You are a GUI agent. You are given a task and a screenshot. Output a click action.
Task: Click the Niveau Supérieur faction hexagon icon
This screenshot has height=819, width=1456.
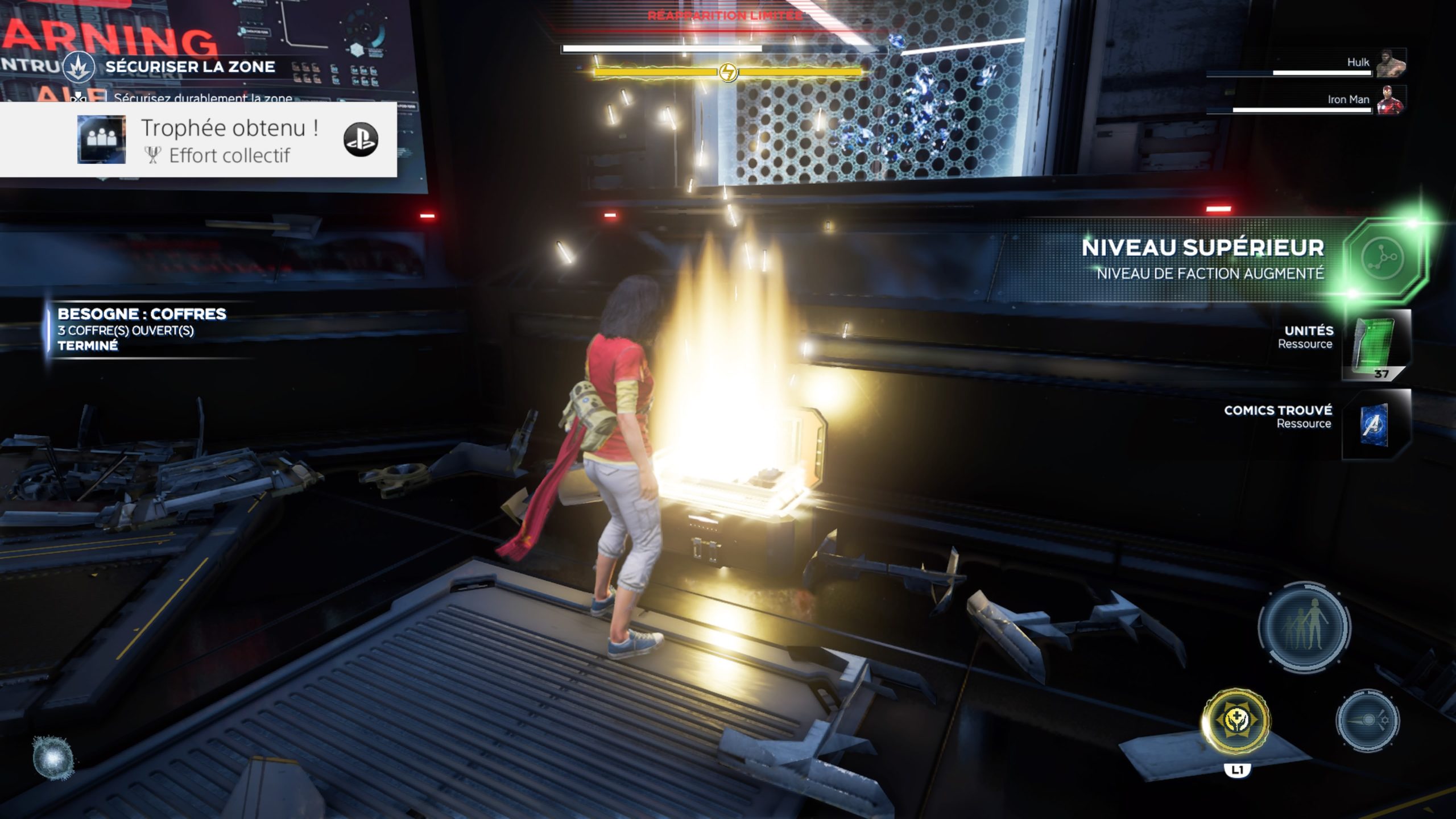(1383, 259)
